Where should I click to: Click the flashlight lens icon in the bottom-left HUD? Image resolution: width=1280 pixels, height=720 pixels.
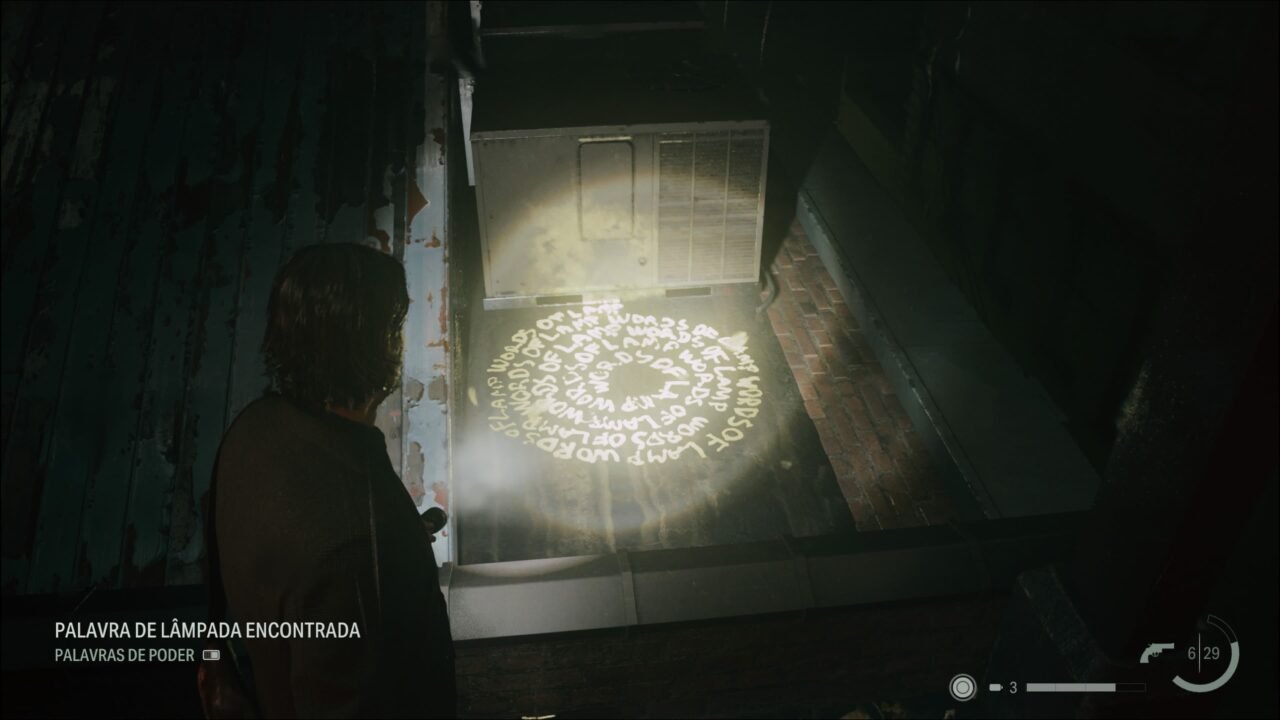point(963,686)
